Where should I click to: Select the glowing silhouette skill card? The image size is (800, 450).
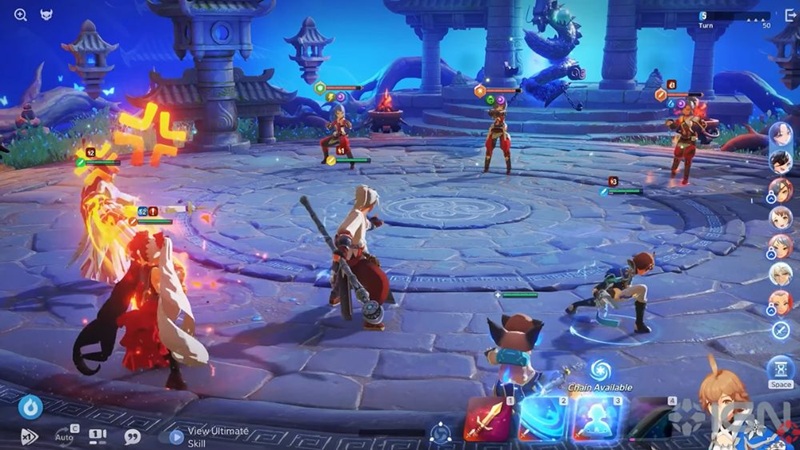coord(597,420)
